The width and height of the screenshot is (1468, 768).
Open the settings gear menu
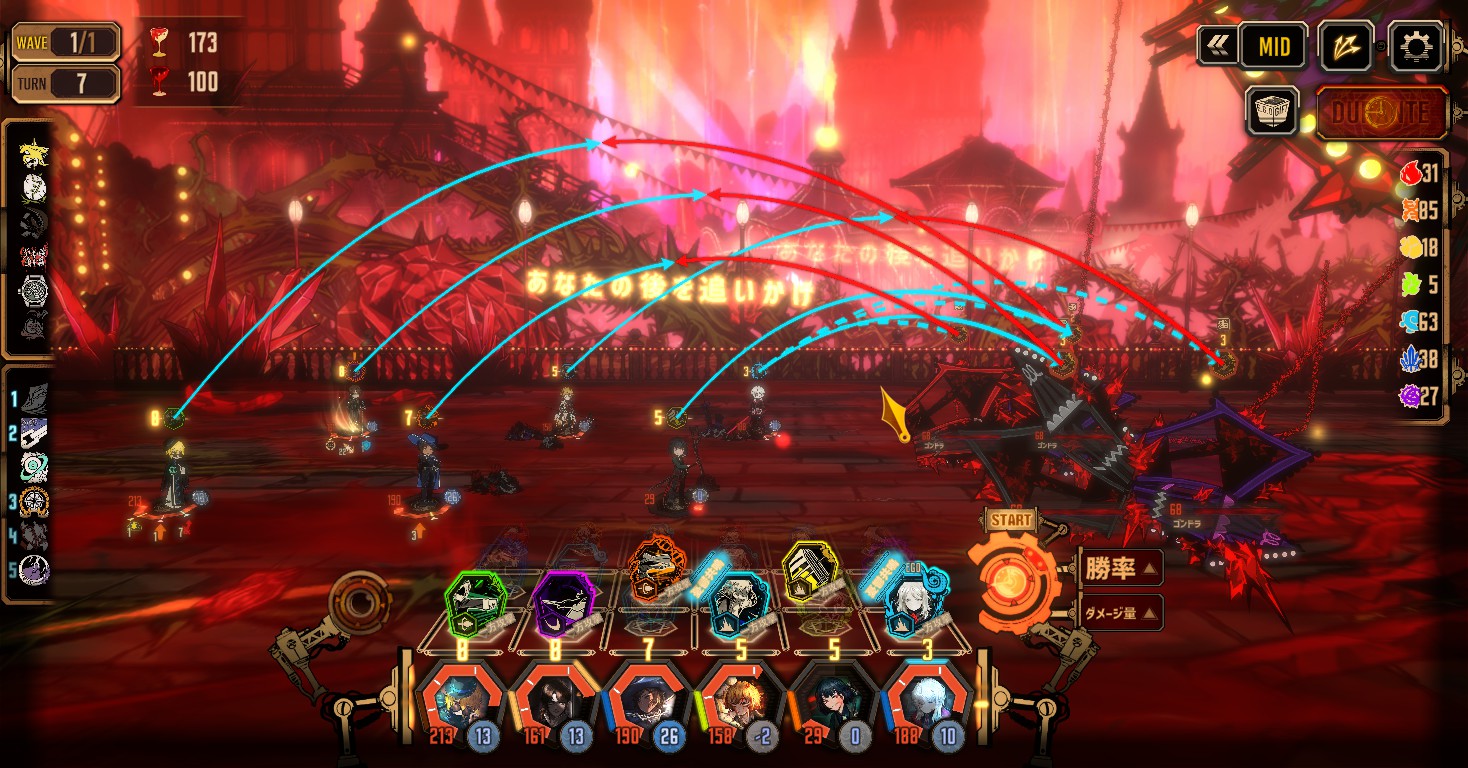(1416, 46)
